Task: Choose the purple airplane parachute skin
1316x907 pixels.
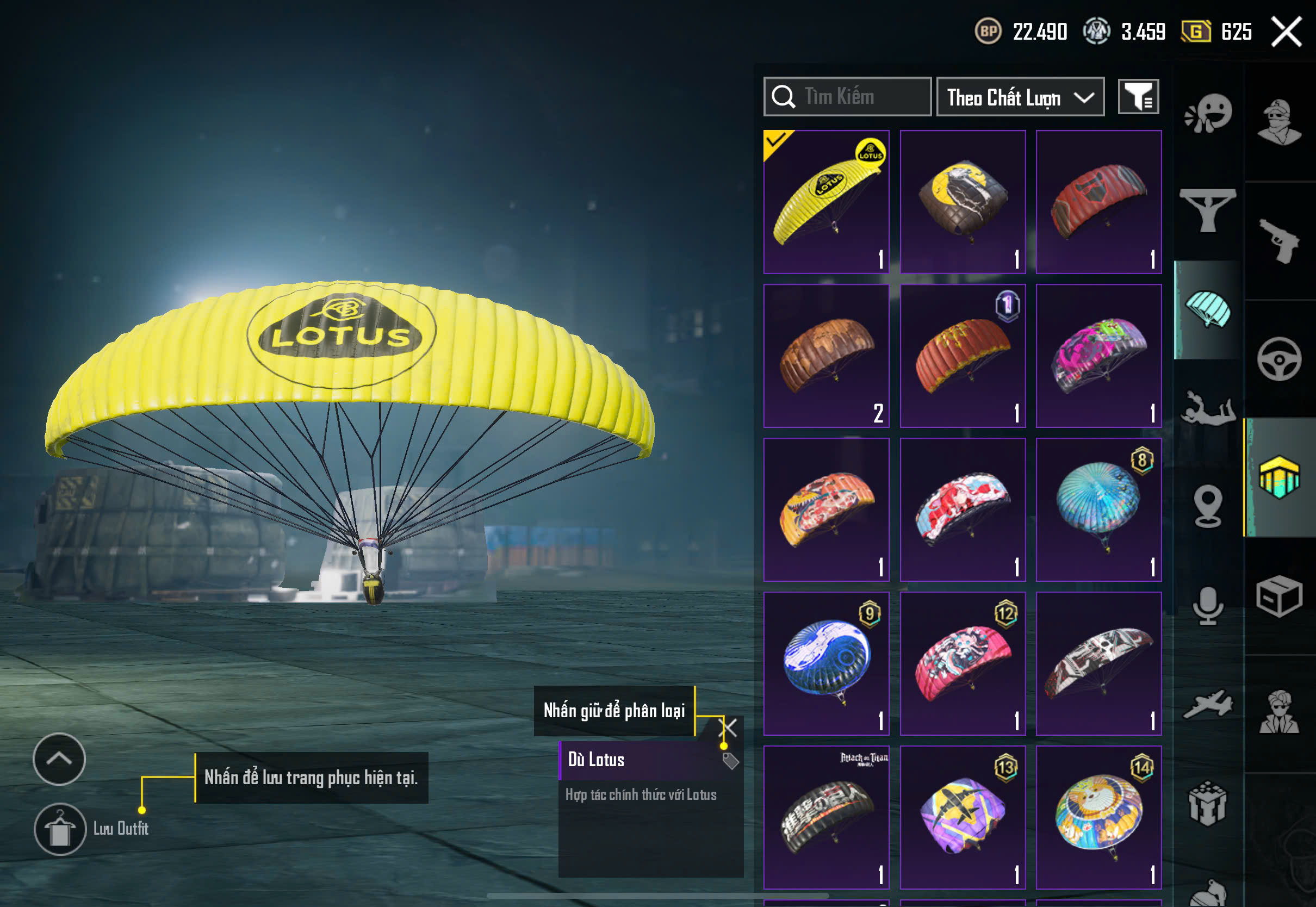Action: [x=963, y=817]
